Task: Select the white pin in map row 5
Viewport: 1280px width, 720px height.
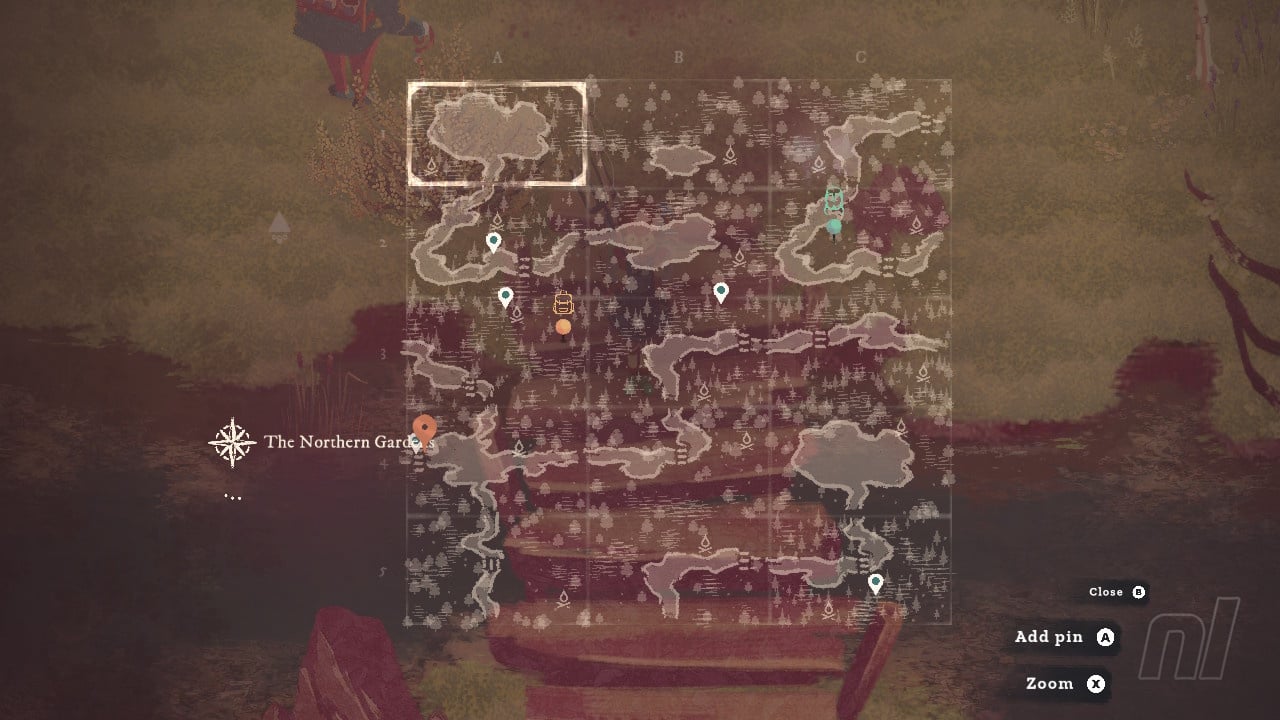Action: point(875,583)
